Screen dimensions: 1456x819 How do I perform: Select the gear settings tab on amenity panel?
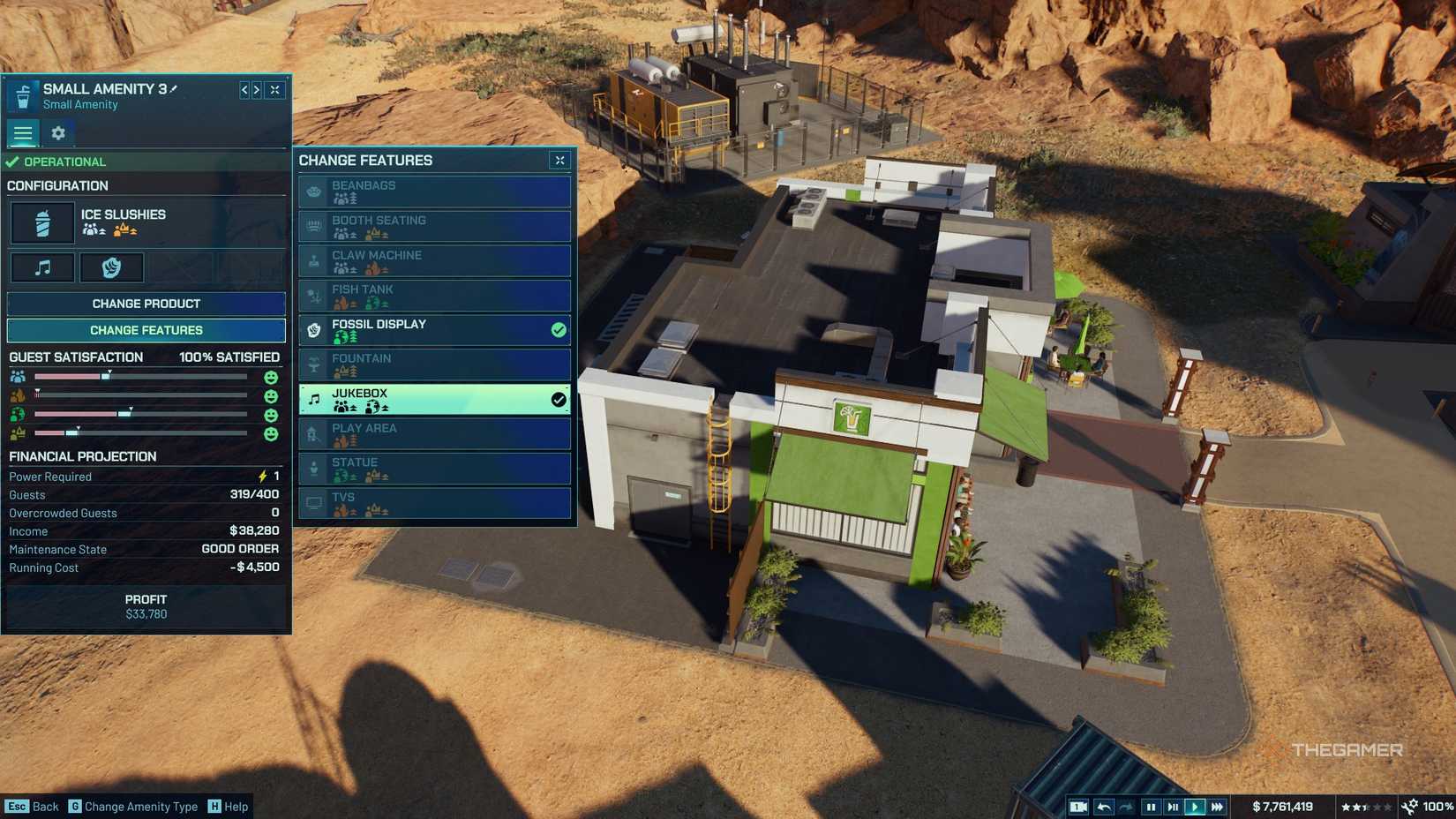tap(57, 133)
